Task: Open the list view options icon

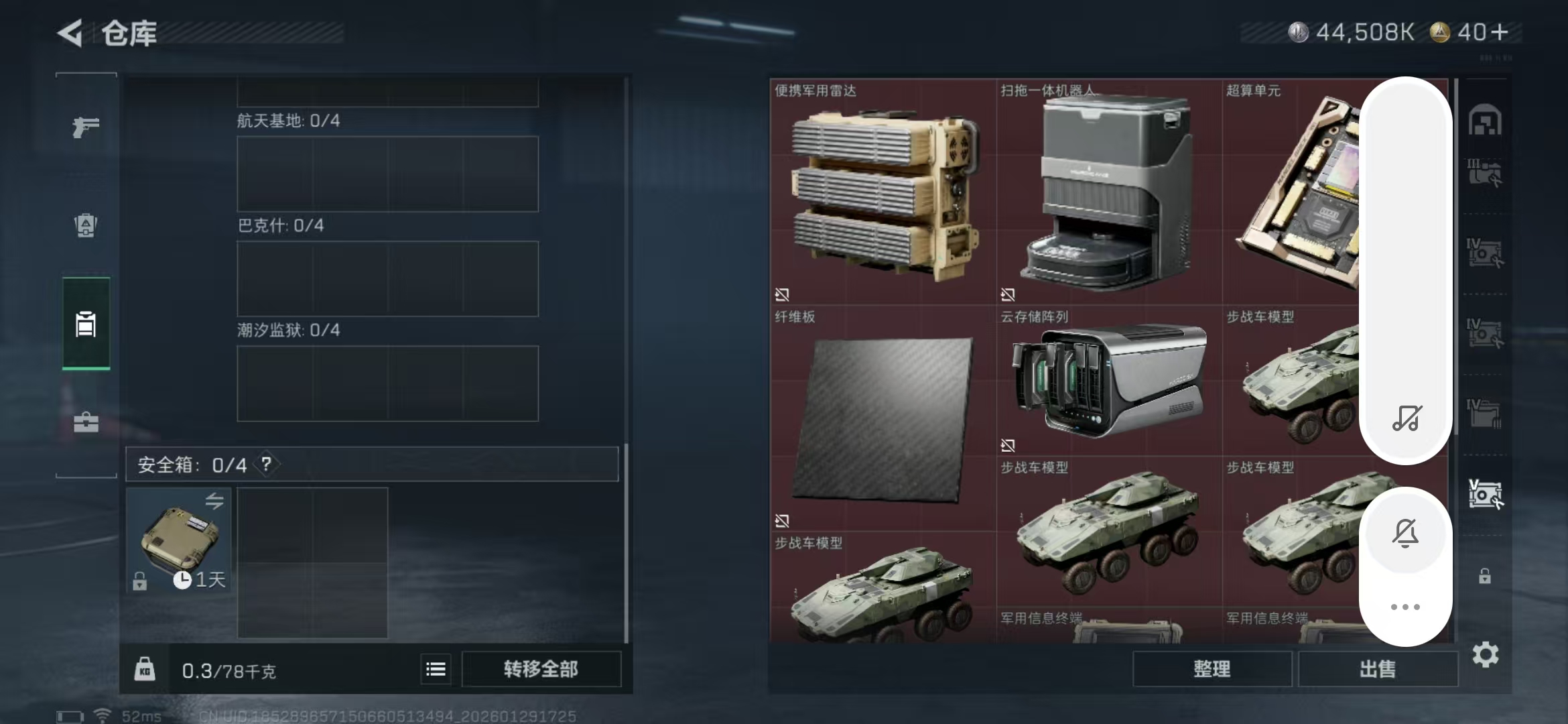Action: (435, 669)
